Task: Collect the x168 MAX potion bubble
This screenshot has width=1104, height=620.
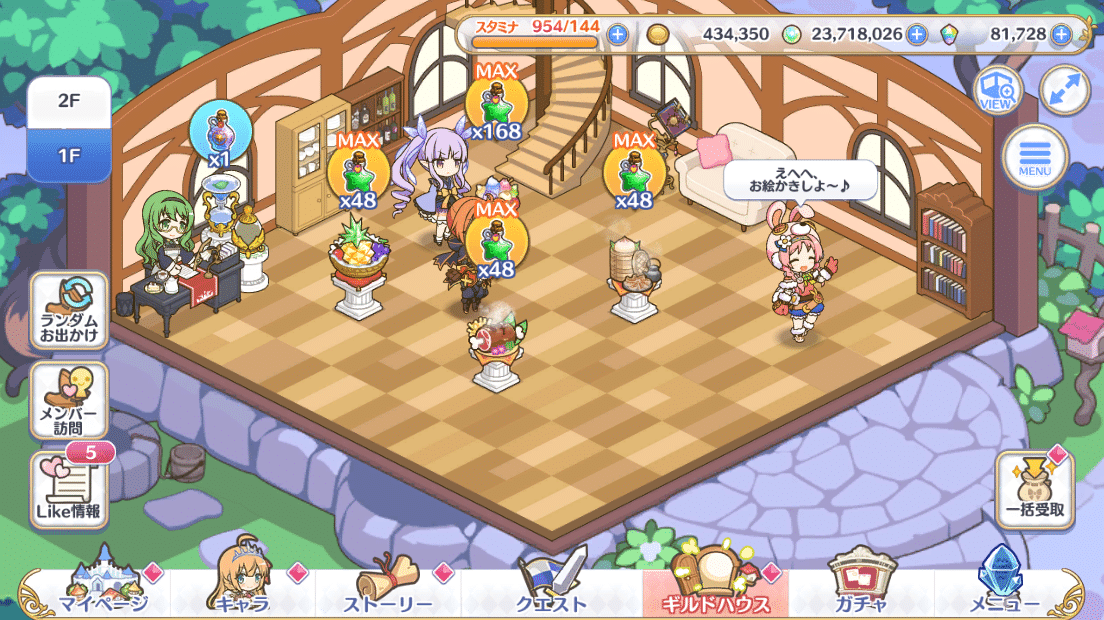Action: [497, 106]
